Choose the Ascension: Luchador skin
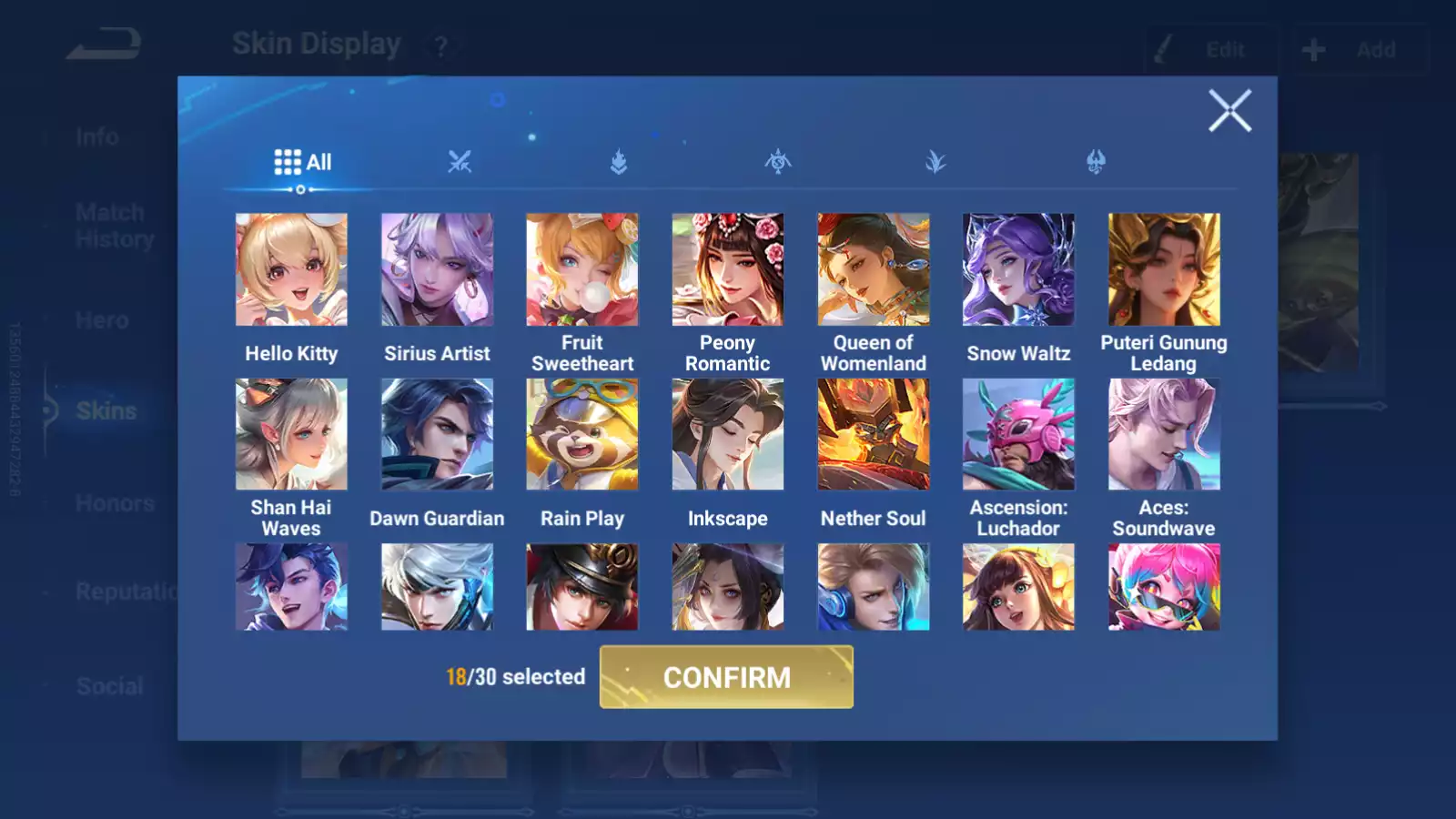This screenshot has width=1456, height=819. pos(1018,434)
